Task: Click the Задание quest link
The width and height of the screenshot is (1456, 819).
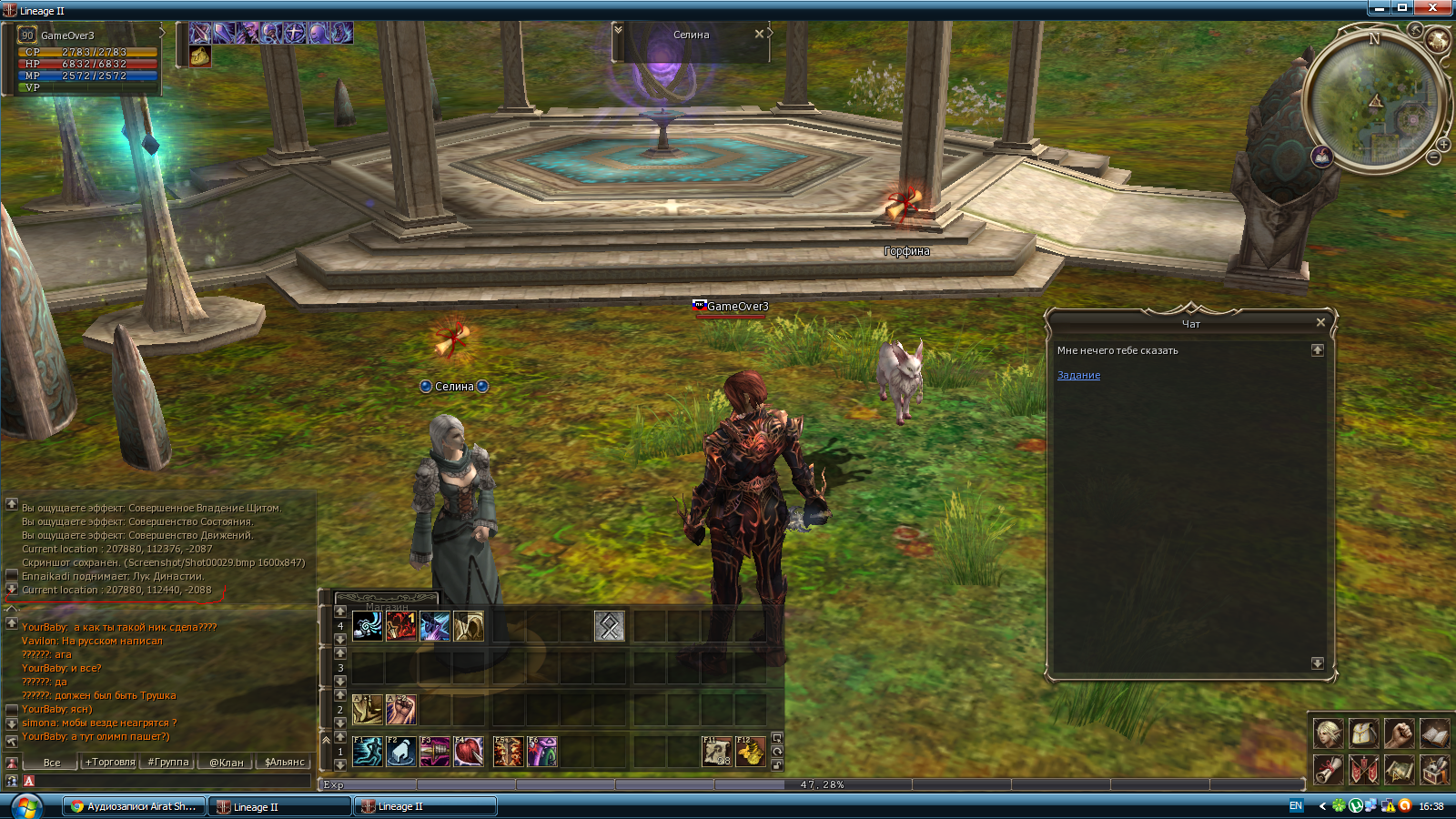Action: (x=1078, y=375)
